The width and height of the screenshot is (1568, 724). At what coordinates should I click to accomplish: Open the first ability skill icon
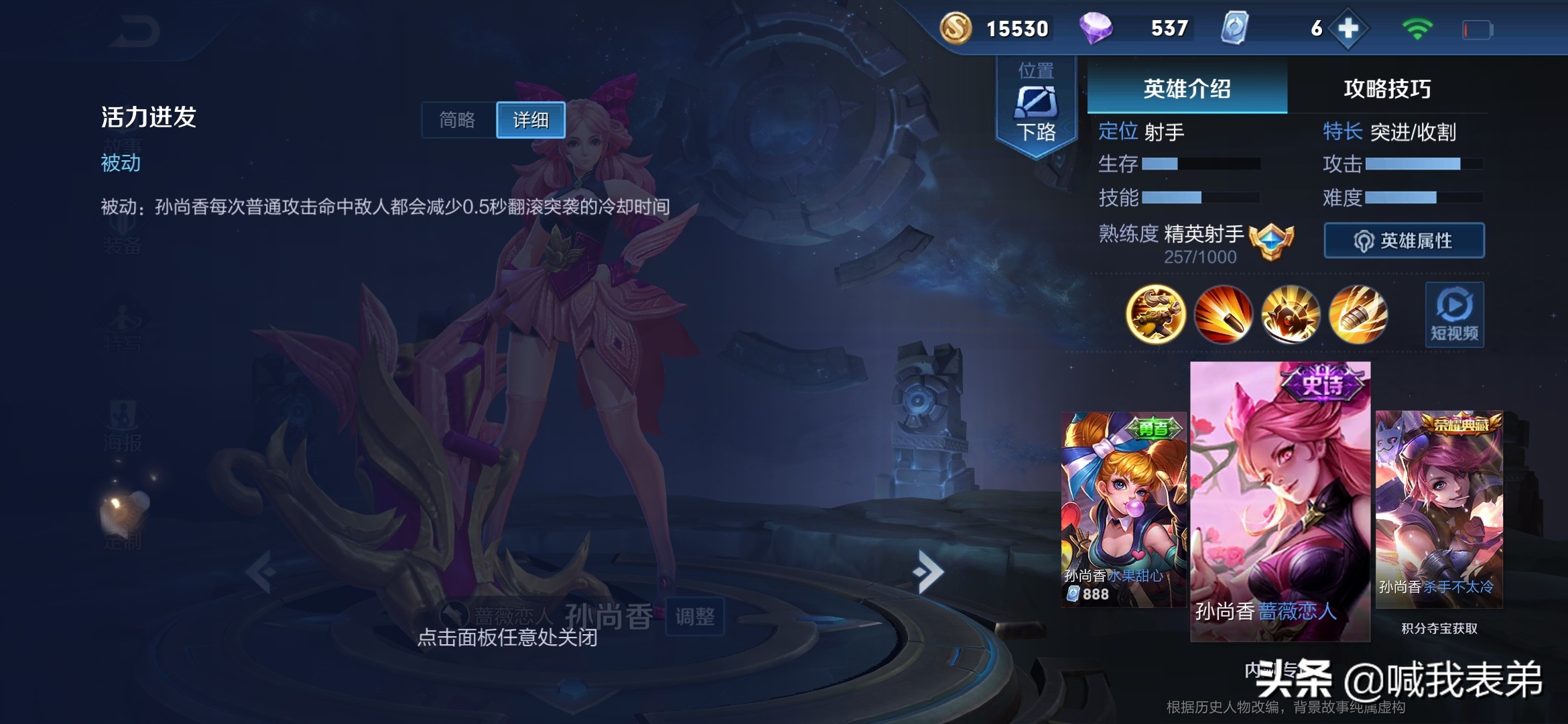[x=1222, y=314]
